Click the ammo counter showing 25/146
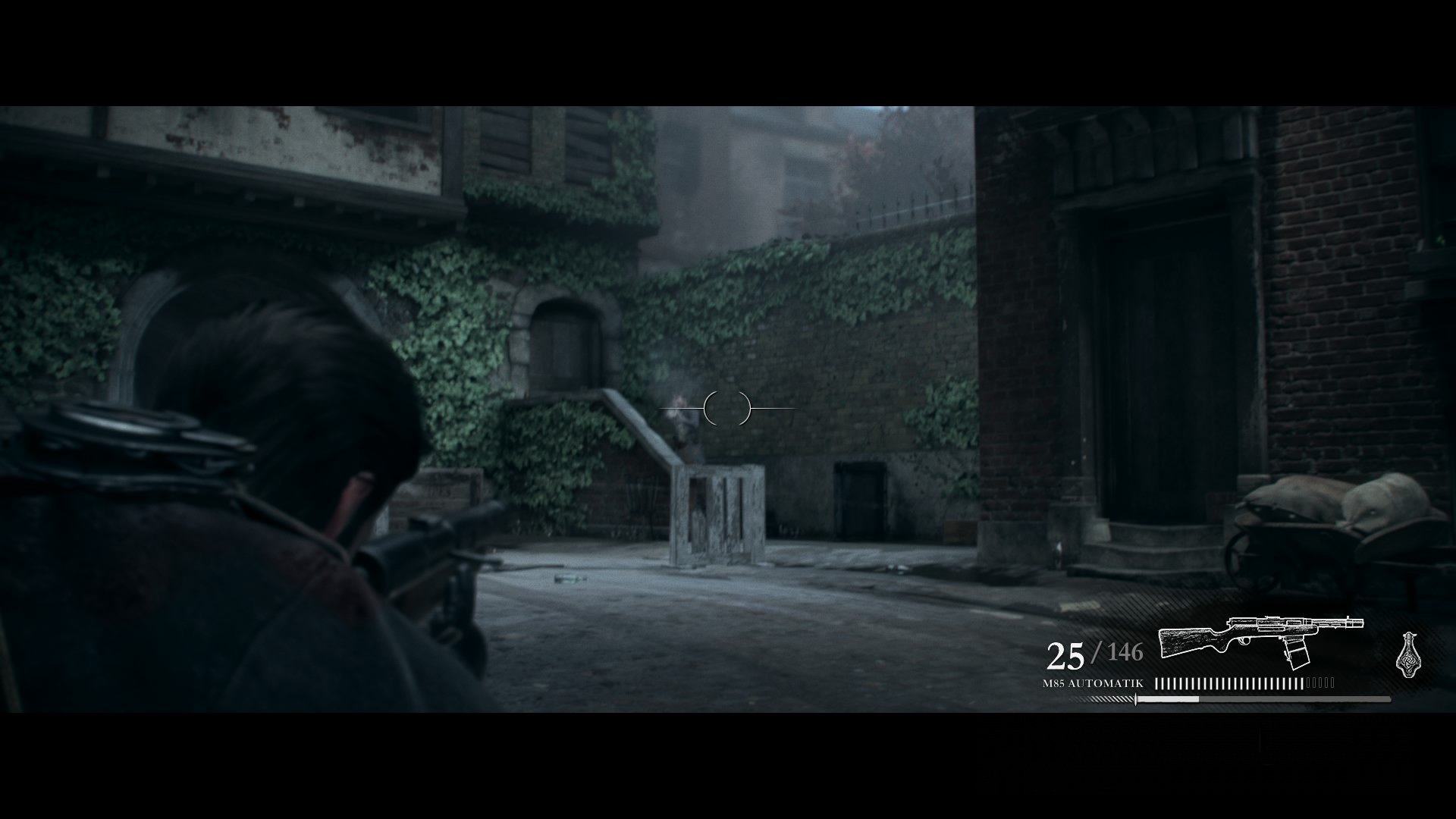This screenshot has width=1456, height=819. 1096,654
